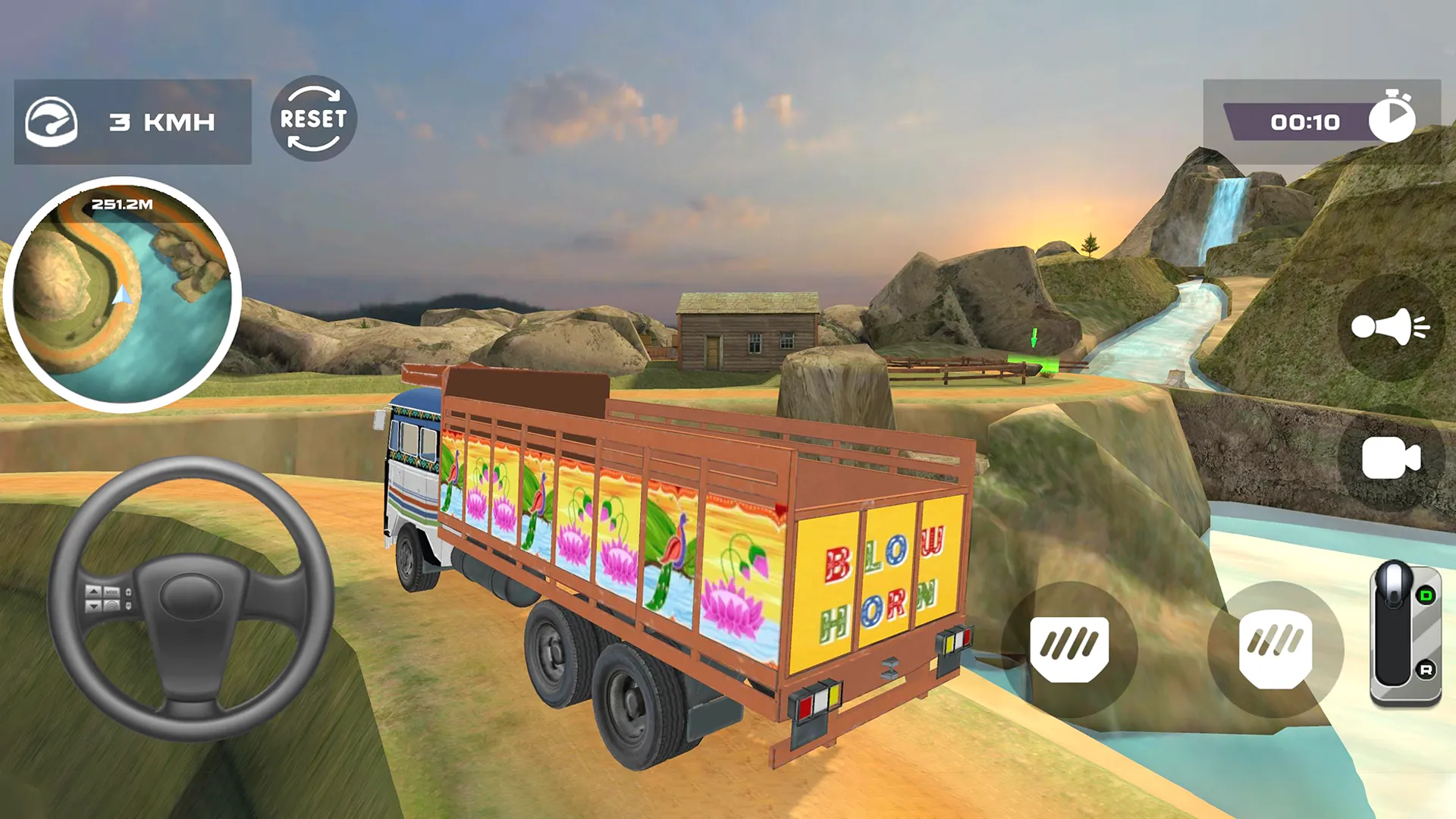Switch the camera view

pyautogui.click(x=1390, y=459)
